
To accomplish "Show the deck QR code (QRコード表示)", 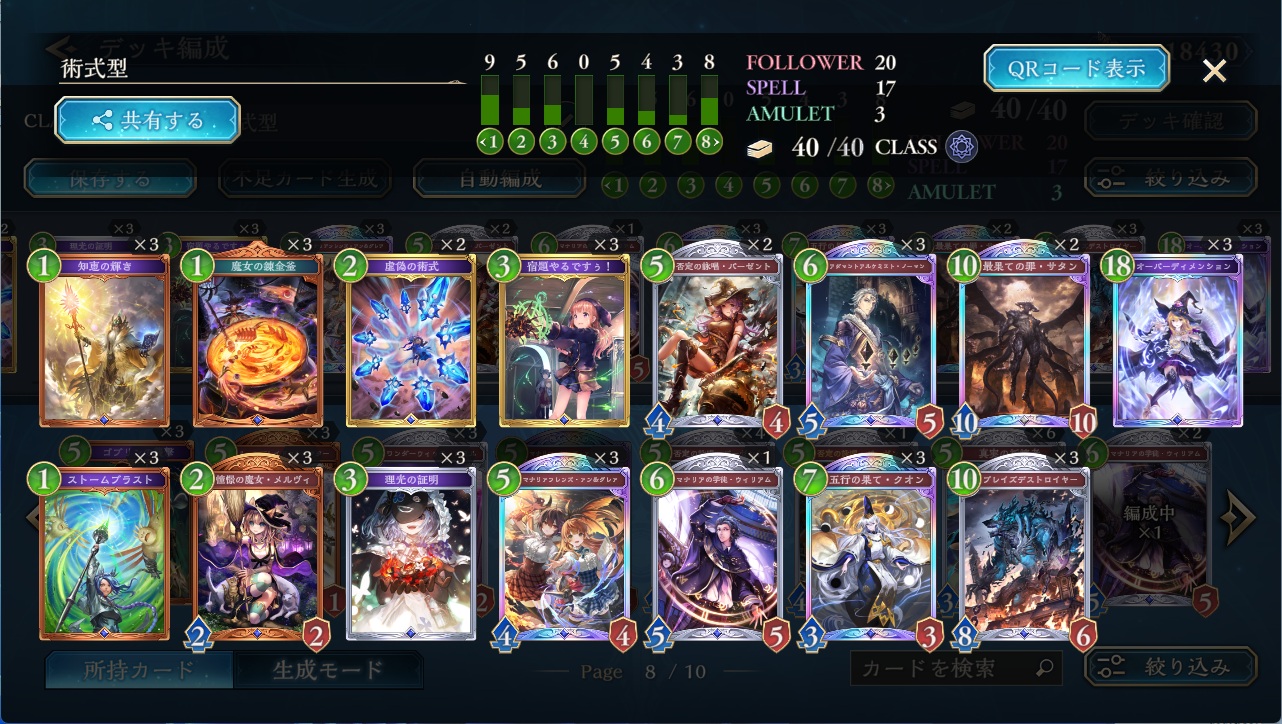I will [x=1076, y=69].
